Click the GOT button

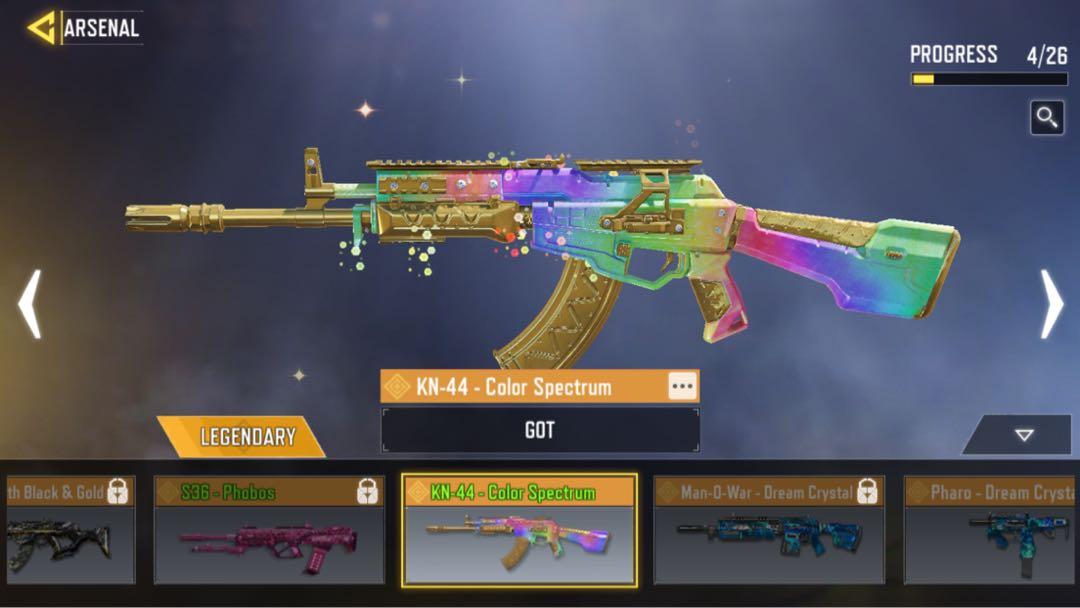pyautogui.click(x=540, y=431)
